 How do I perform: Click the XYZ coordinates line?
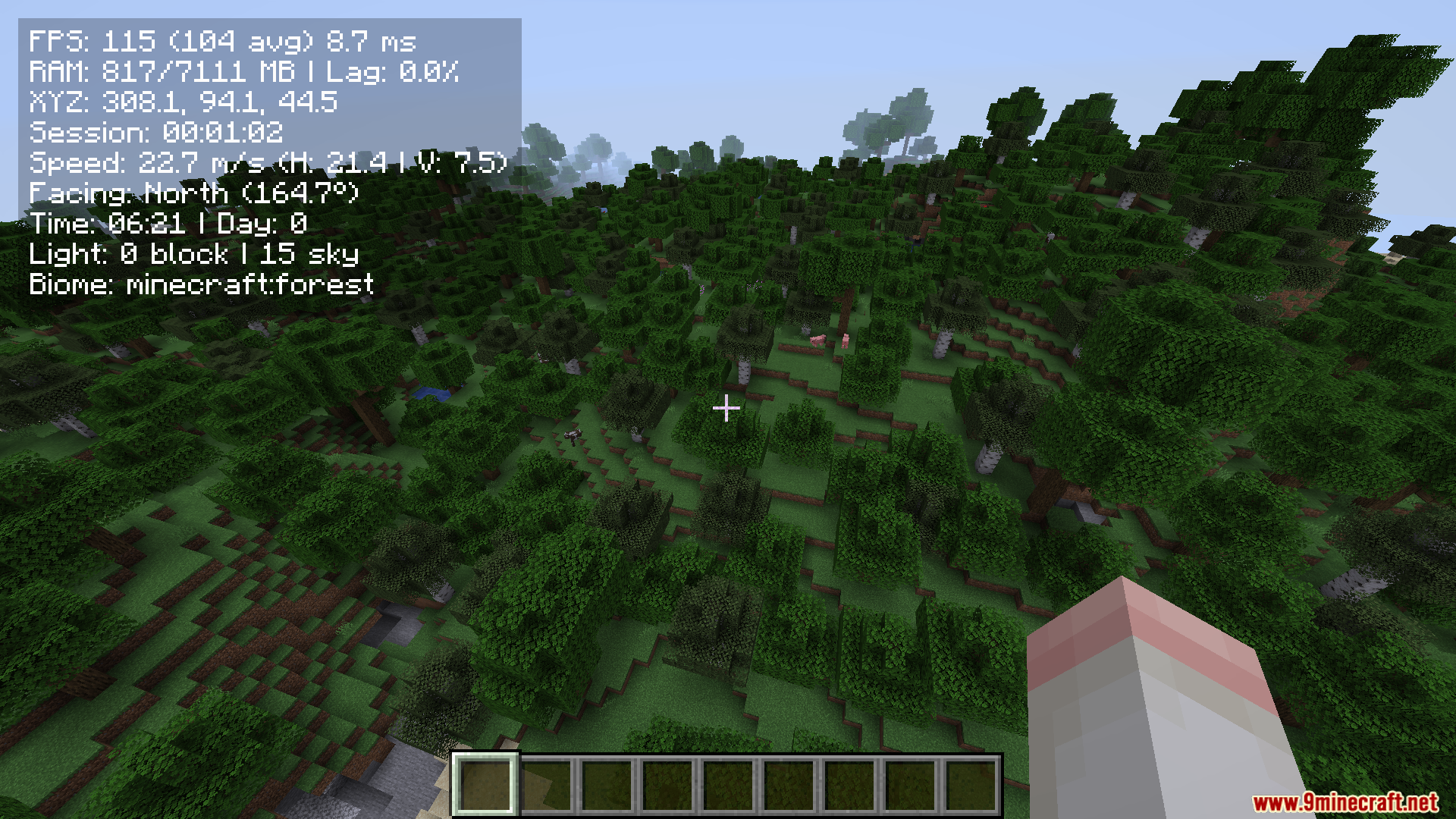(184, 103)
